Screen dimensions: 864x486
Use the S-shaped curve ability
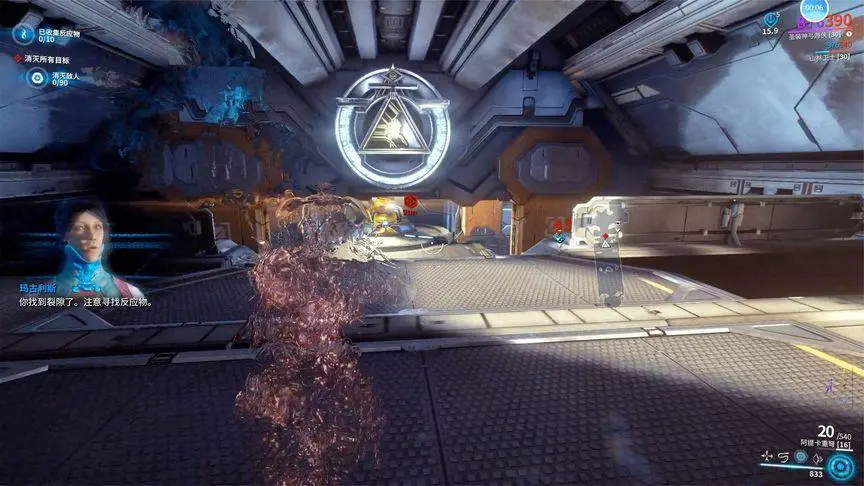pos(783,457)
